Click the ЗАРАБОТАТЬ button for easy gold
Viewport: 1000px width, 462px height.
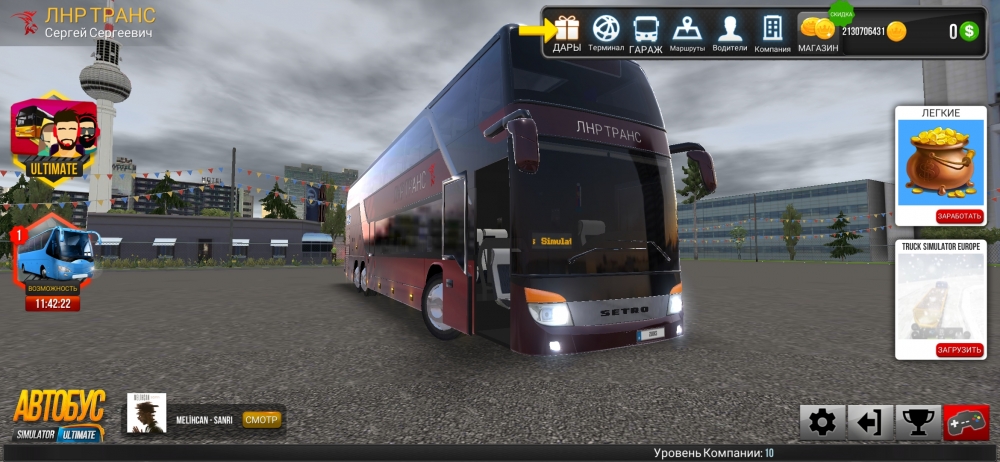[959, 216]
